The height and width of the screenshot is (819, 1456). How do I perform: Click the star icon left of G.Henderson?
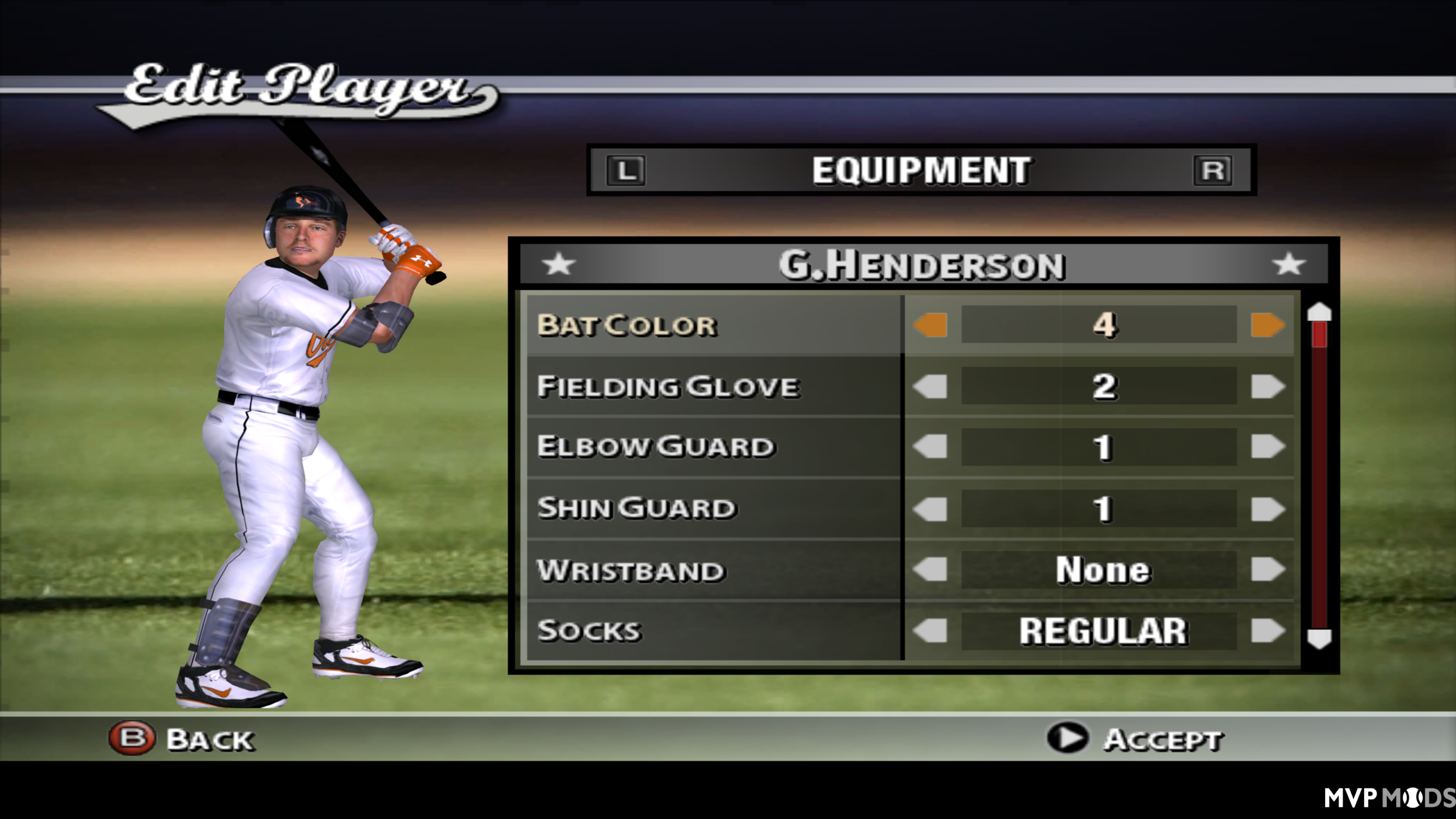pos(558,264)
